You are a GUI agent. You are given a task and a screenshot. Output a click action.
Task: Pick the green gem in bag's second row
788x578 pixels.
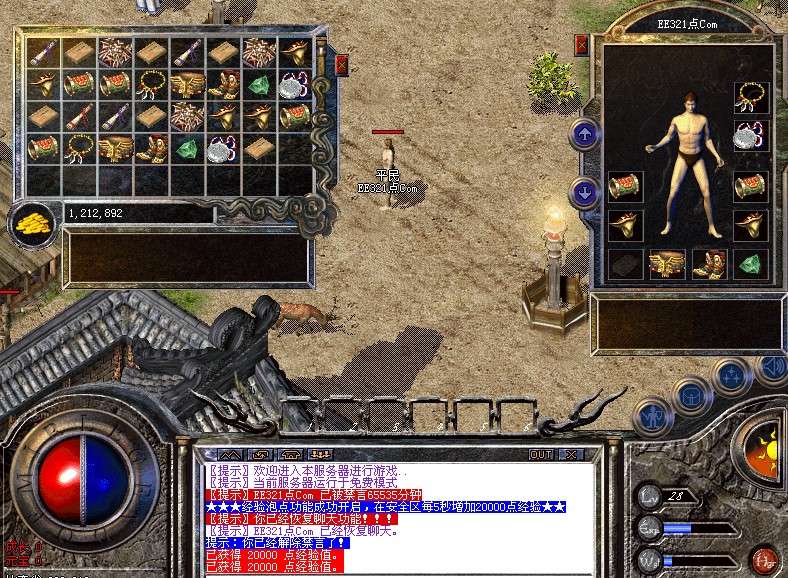(259, 85)
